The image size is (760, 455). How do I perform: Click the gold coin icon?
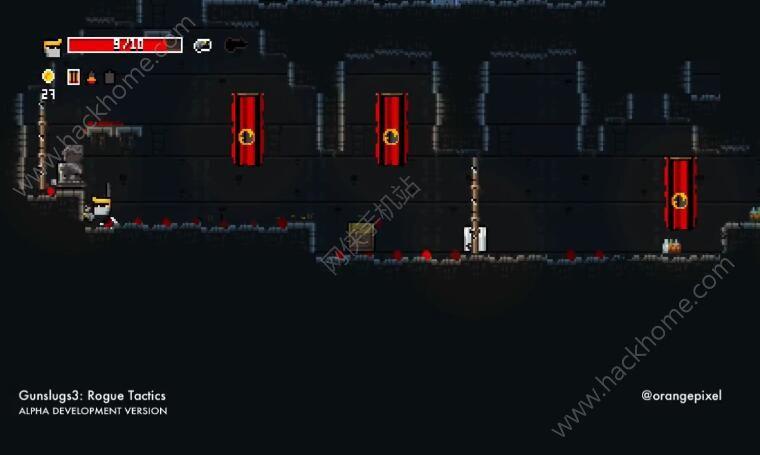click(x=48, y=76)
